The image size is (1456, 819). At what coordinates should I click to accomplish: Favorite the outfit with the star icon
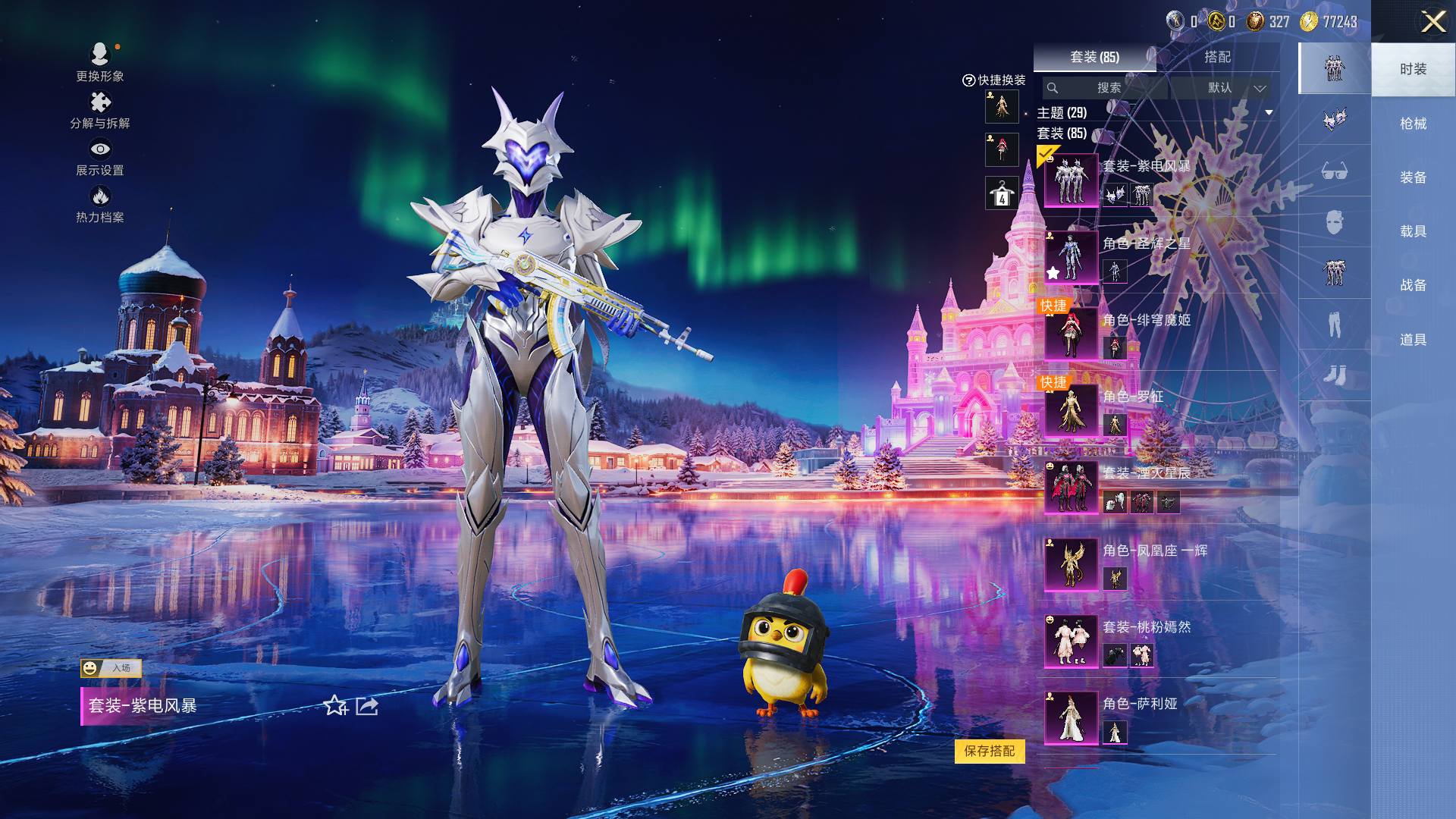(x=335, y=706)
